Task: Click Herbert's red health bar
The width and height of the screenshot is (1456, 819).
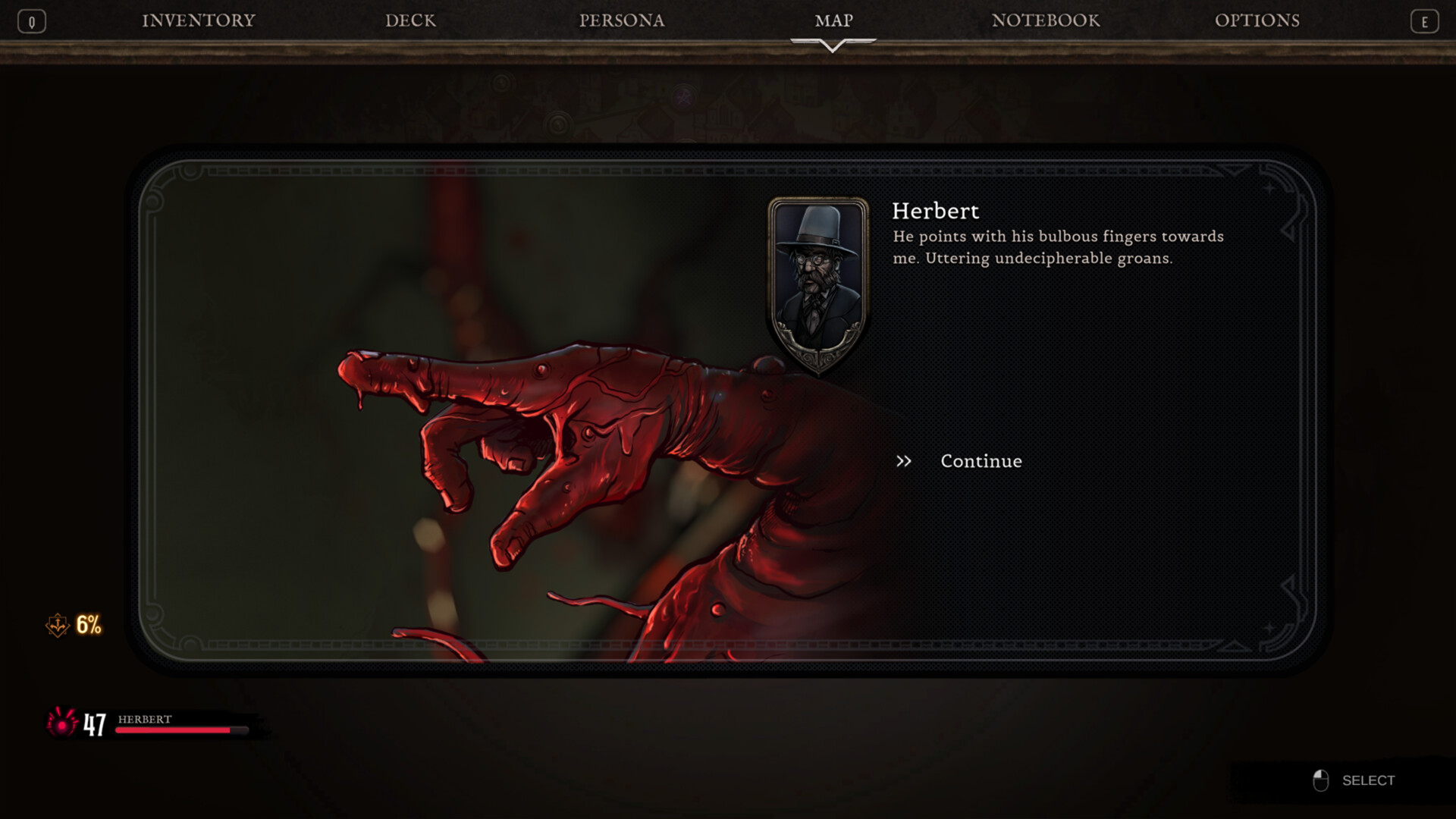Action: point(180,730)
